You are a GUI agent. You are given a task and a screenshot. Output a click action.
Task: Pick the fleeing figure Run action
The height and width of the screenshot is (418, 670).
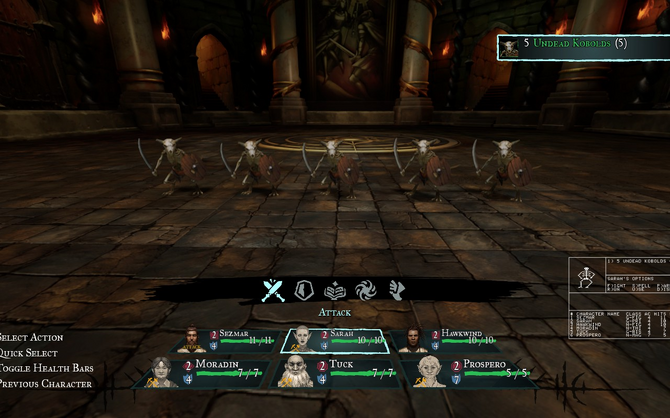396,290
